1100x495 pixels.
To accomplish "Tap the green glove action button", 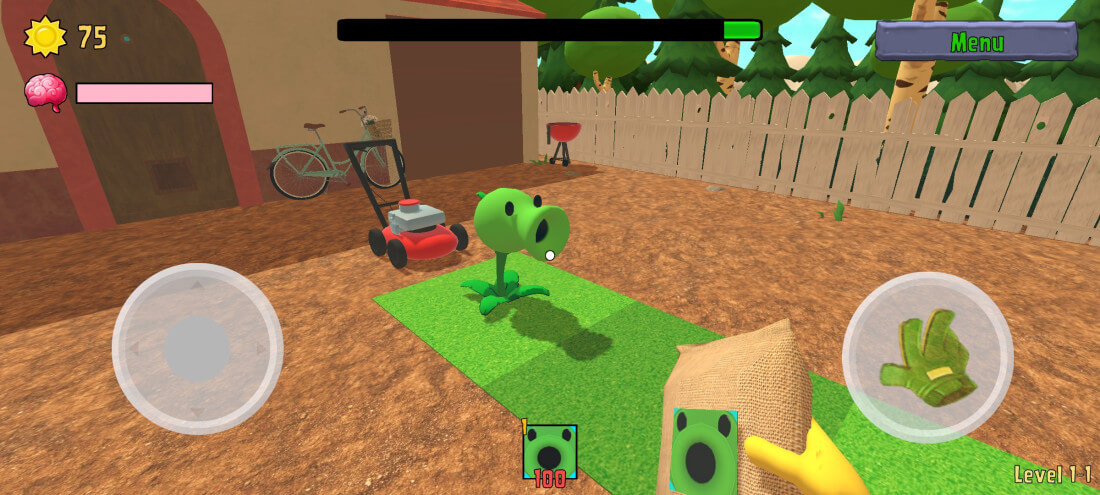I will click(x=927, y=357).
